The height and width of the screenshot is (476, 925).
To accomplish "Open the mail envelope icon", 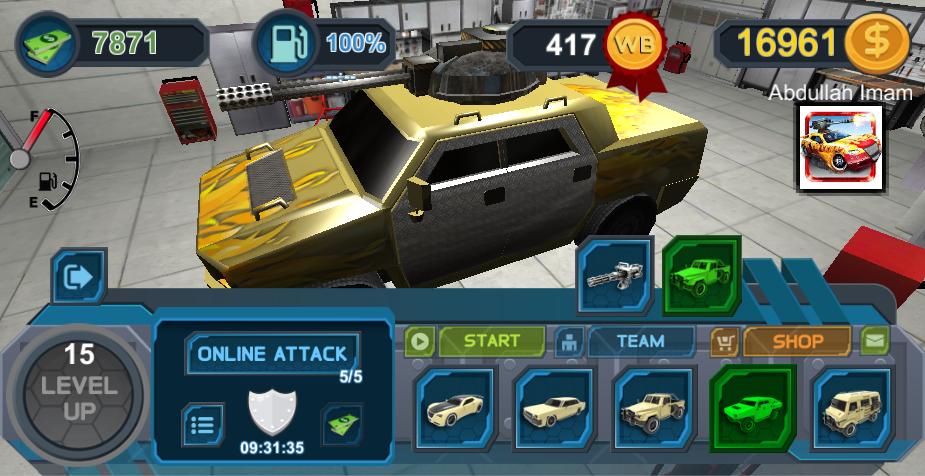I will click(x=875, y=341).
